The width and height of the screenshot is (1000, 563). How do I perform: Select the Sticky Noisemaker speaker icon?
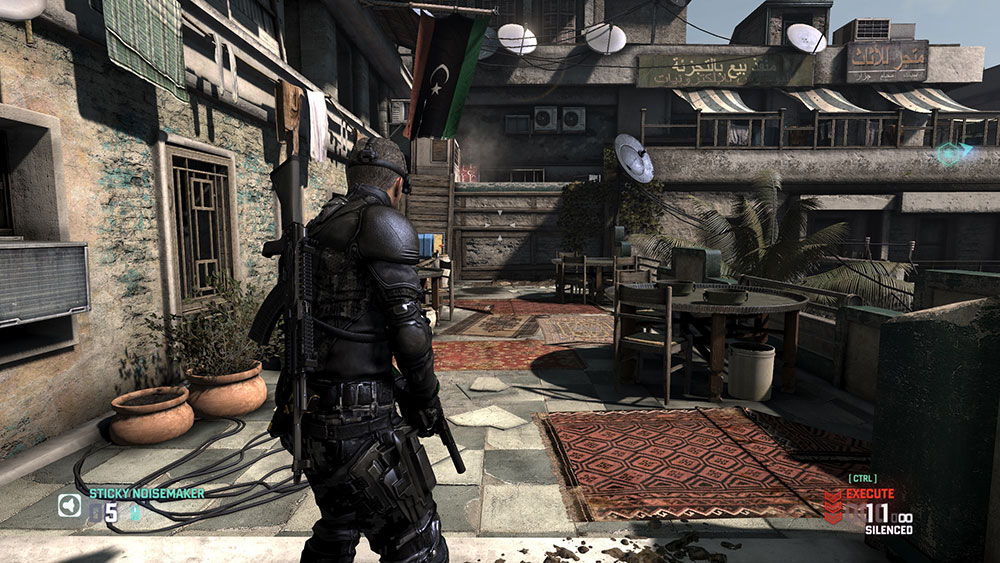pos(69,505)
